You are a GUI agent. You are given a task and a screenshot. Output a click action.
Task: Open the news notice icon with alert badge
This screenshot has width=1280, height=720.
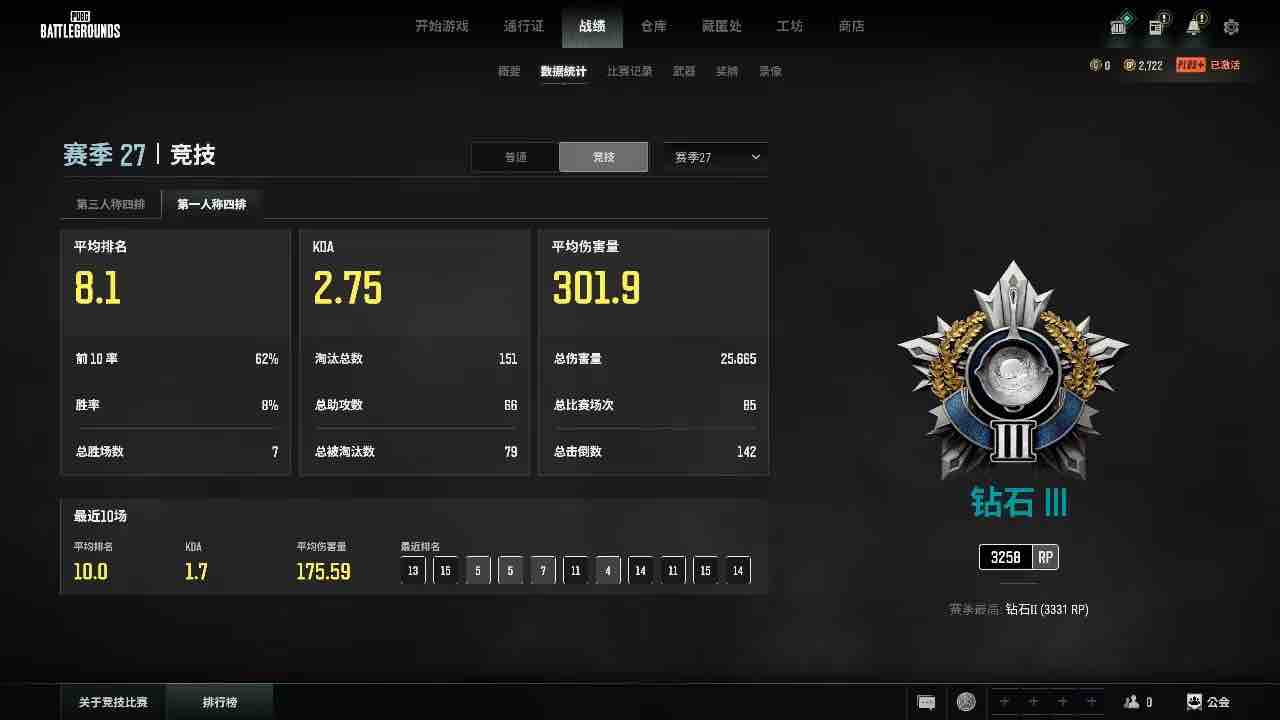pos(1156,27)
